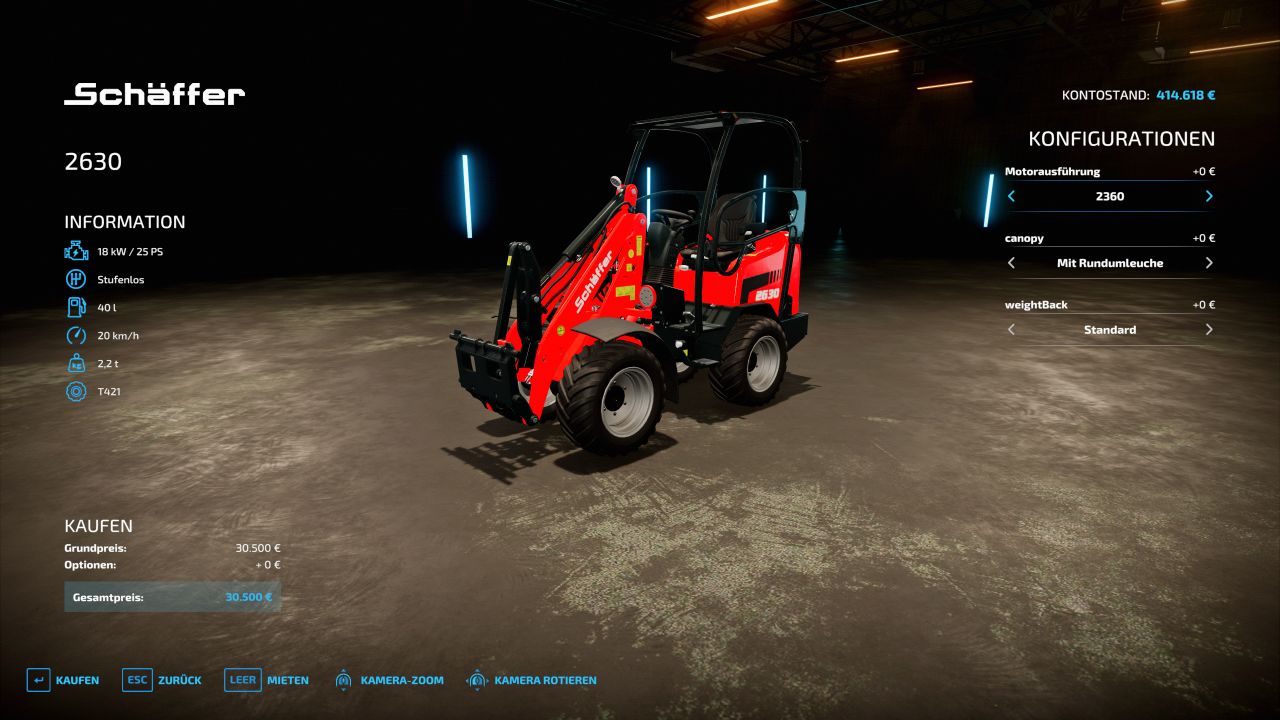This screenshot has height=720, width=1280.
Task: Toggle canopy option Mit Rundumleuchte
Action: point(1110,263)
